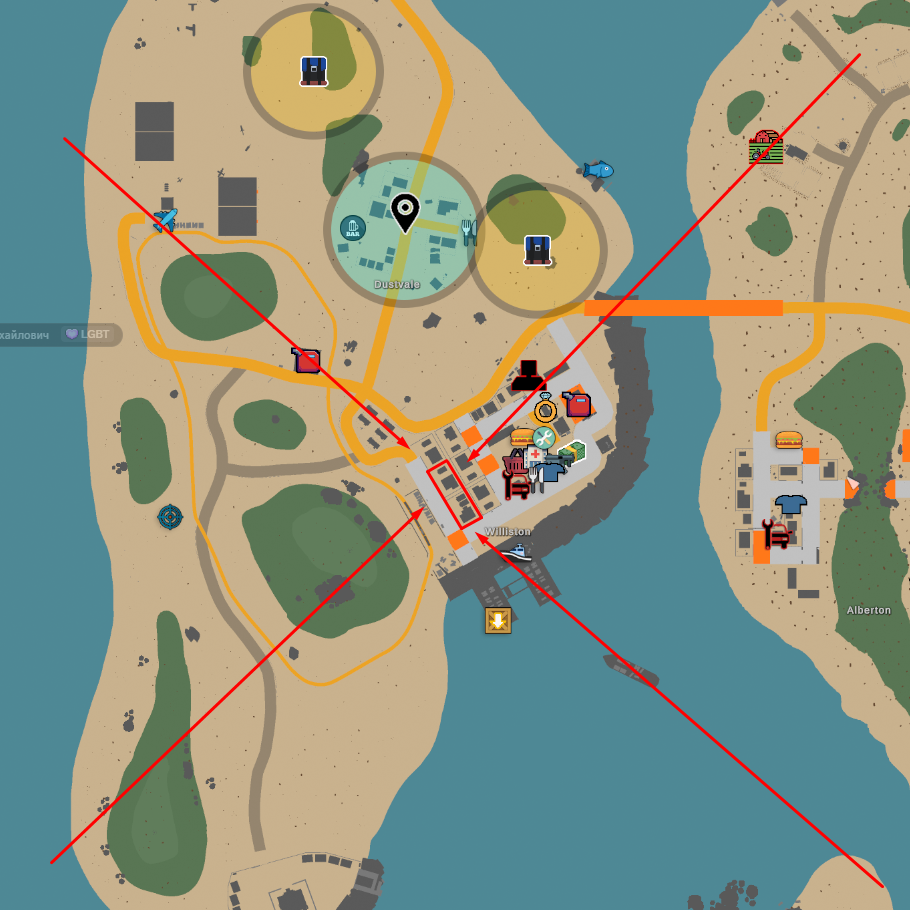Select the blue fish fishing marker

click(x=598, y=170)
